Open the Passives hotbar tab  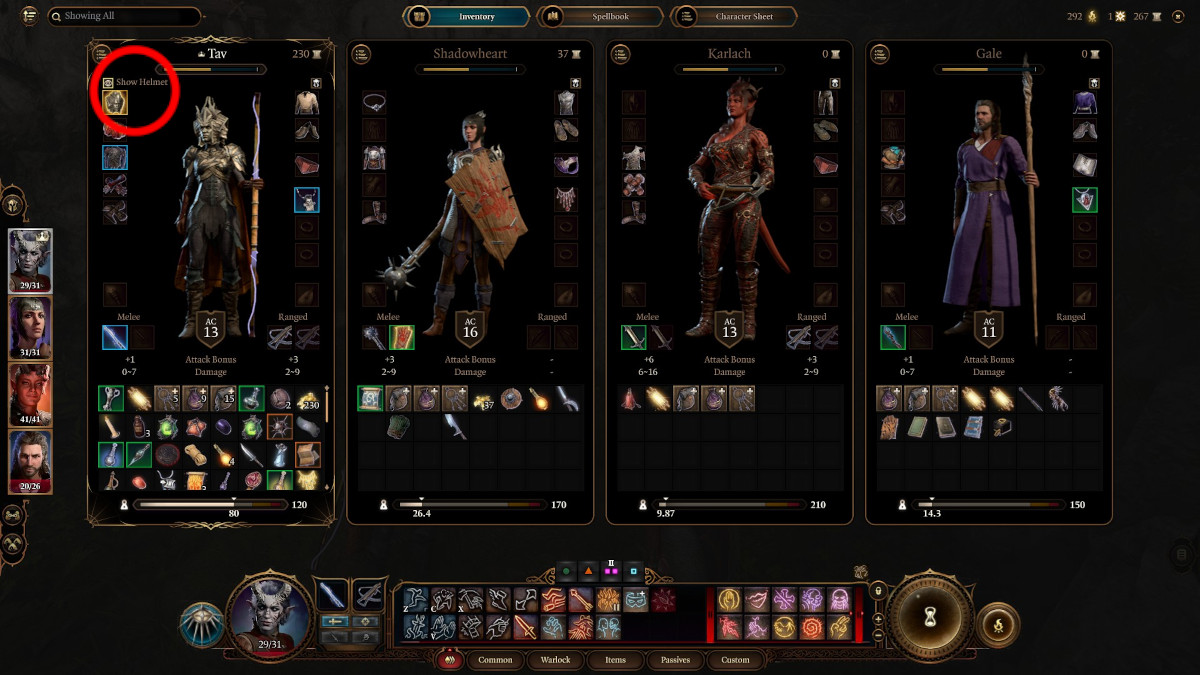coord(675,660)
